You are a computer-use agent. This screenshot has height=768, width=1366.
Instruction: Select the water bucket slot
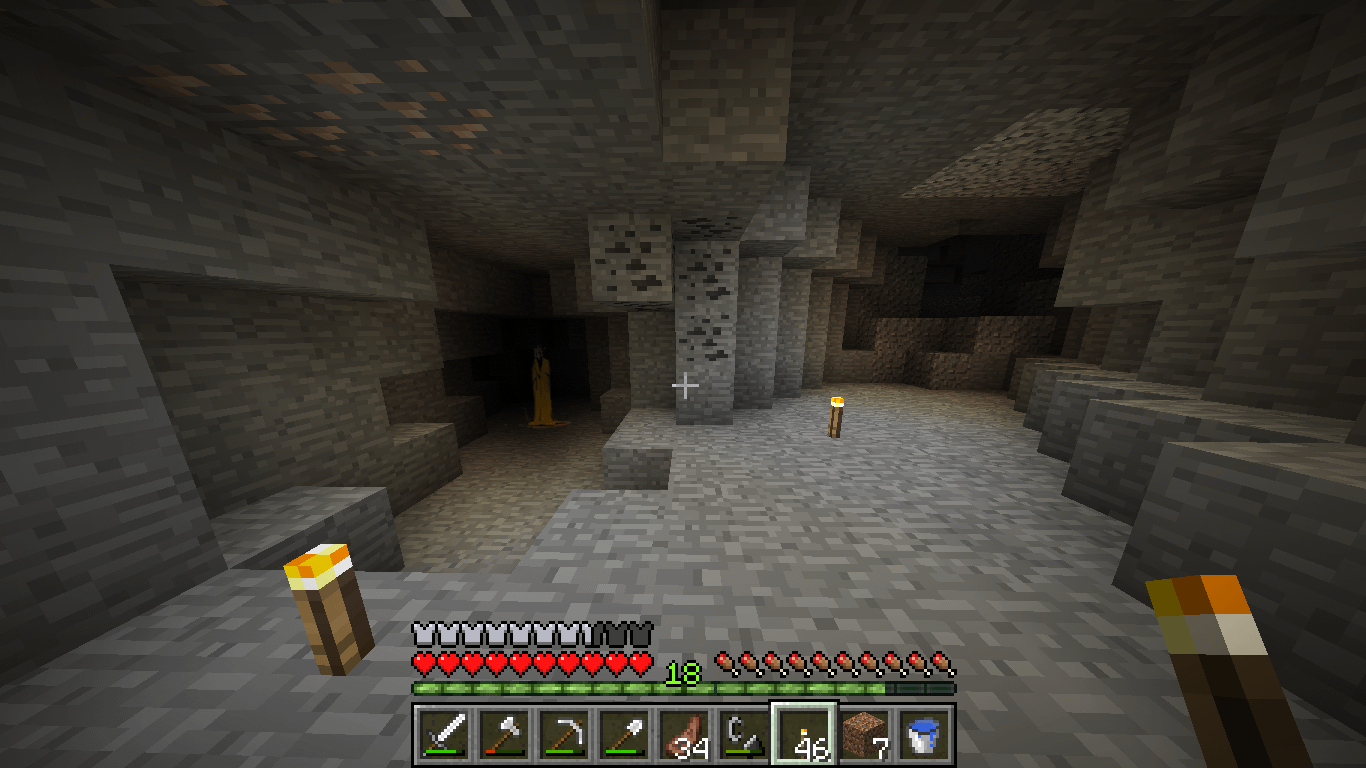point(924,735)
